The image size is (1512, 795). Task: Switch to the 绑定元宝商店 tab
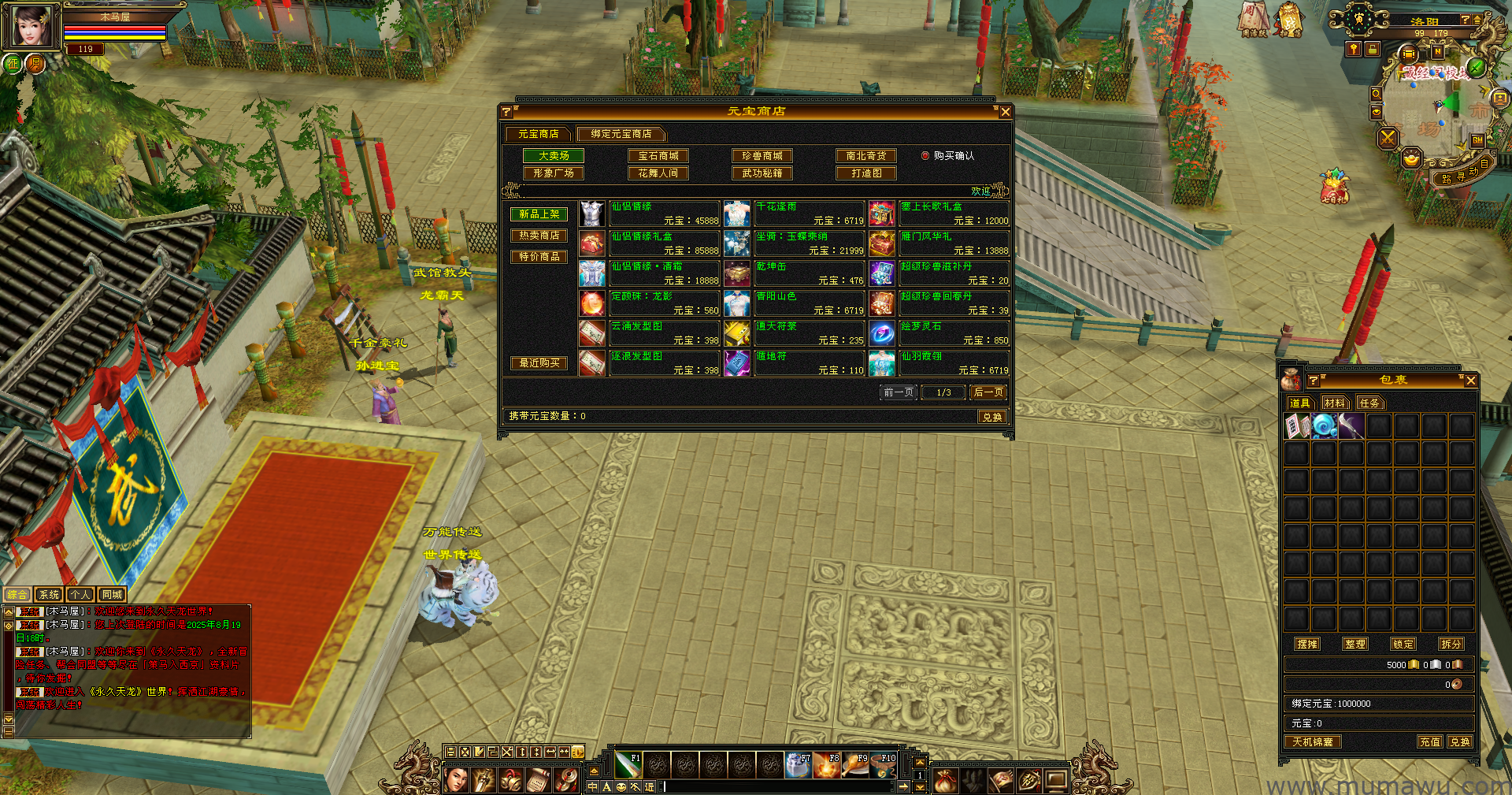point(621,134)
